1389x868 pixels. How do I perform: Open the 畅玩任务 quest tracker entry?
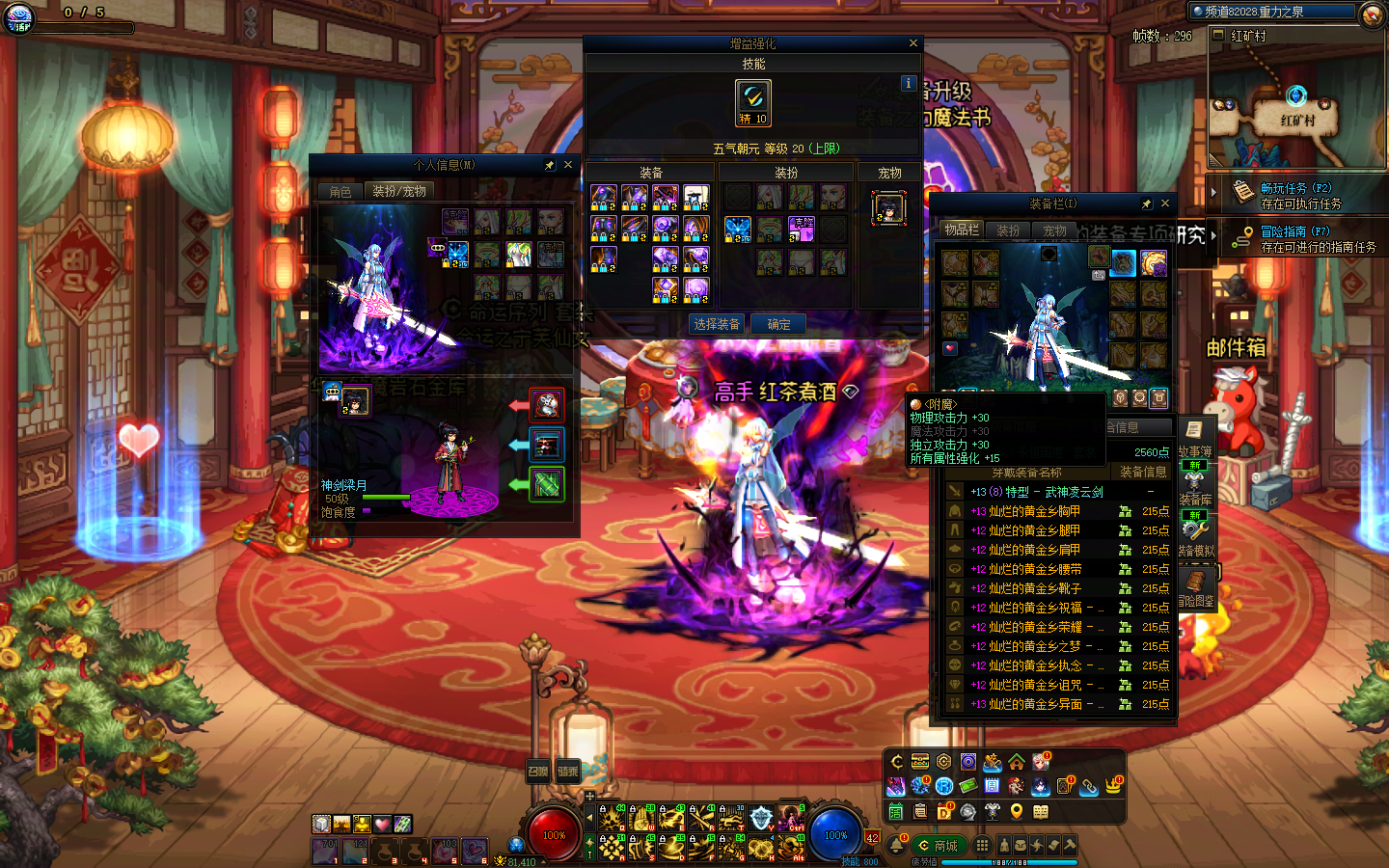(x=1295, y=196)
